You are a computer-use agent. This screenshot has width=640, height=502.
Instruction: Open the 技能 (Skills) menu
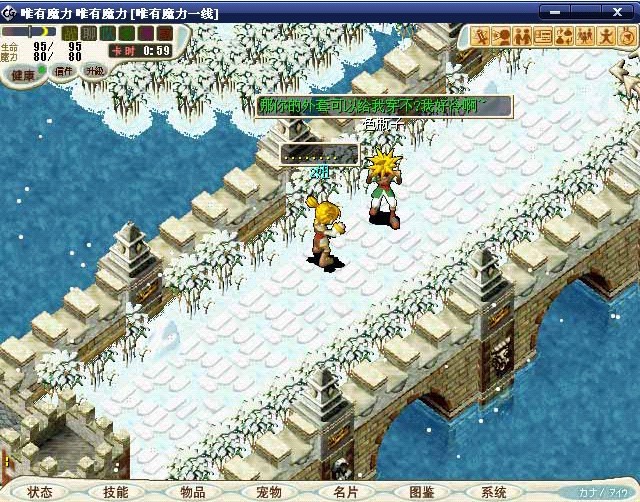coord(115,492)
